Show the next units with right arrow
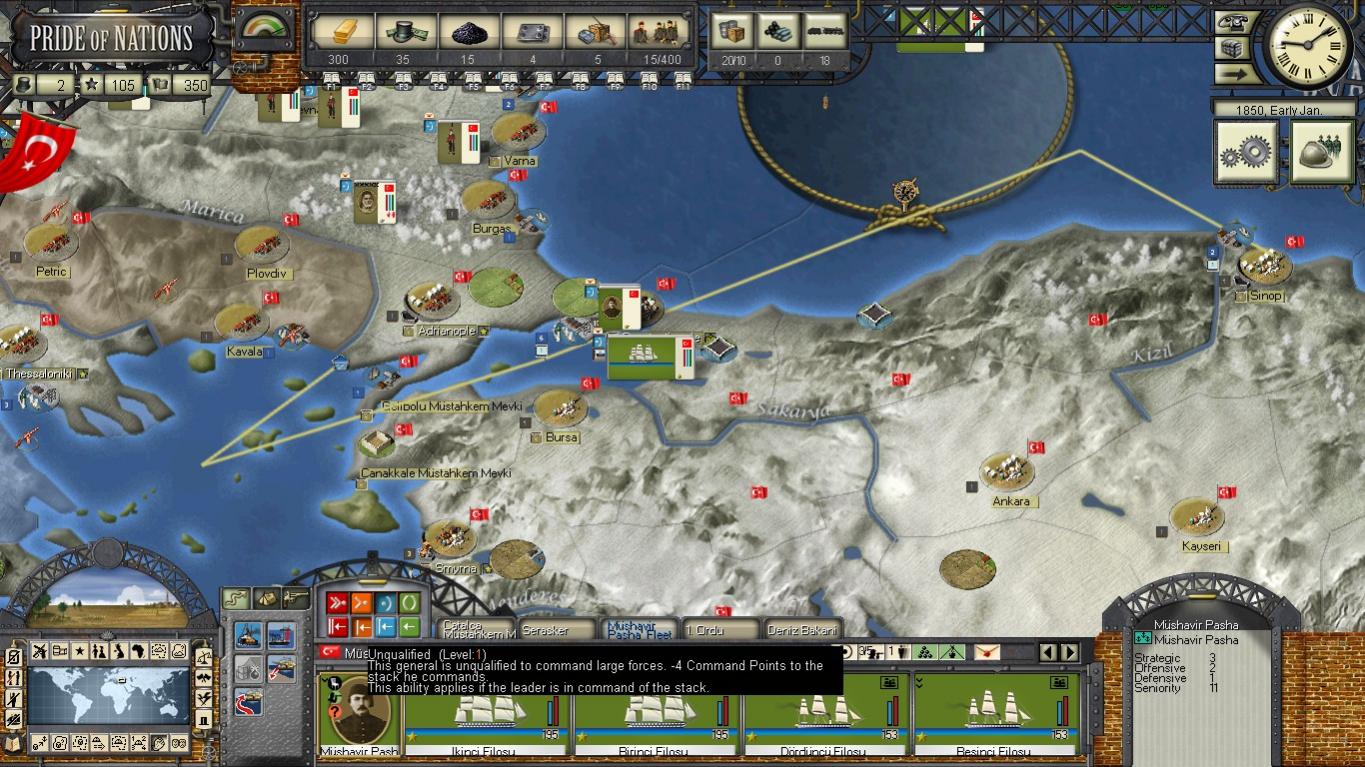This screenshot has height=767, width=1365. tap(1070, 652)
